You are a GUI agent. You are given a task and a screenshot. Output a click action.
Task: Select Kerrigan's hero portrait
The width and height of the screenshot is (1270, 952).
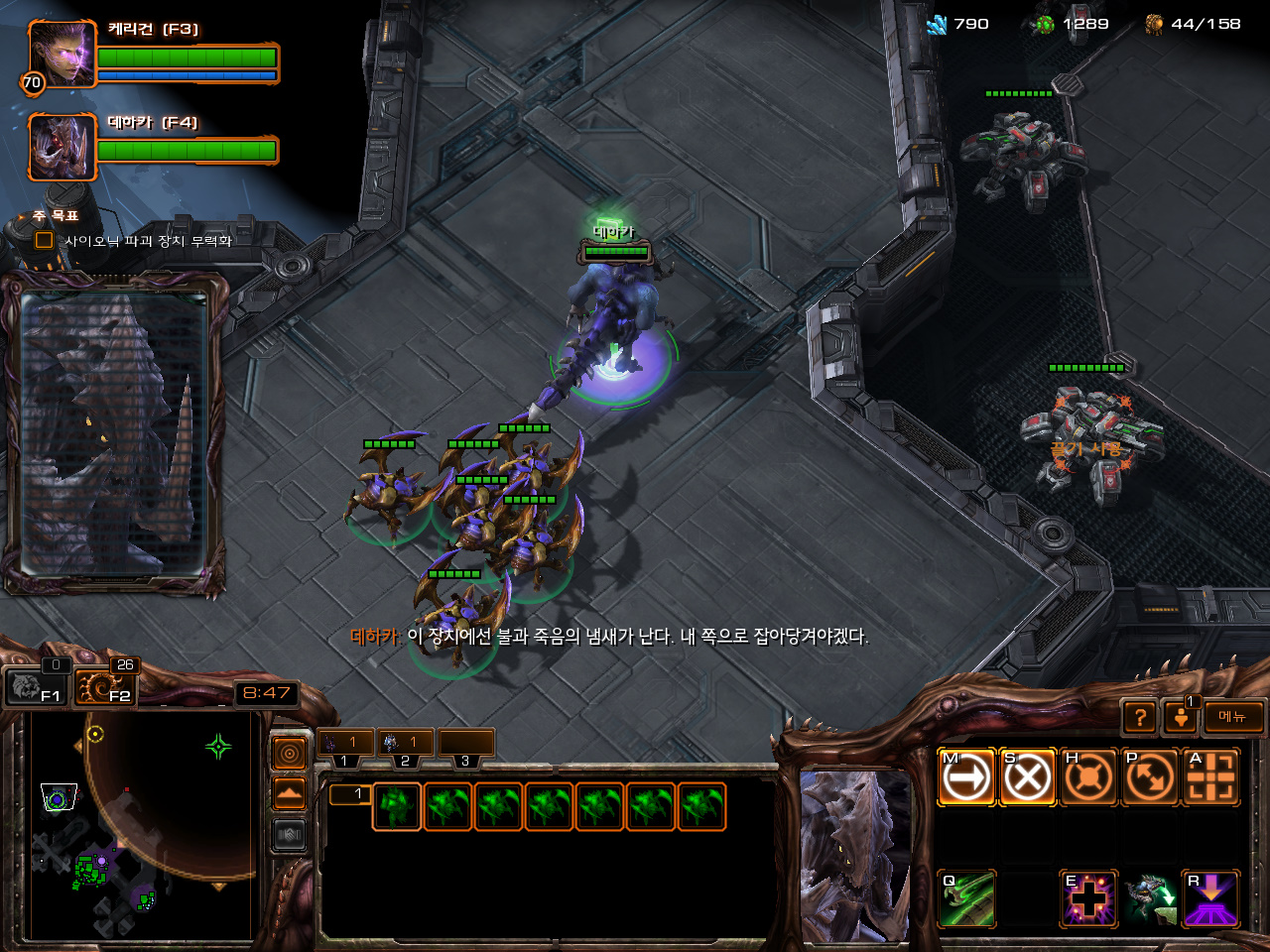[x=63, y=54]
